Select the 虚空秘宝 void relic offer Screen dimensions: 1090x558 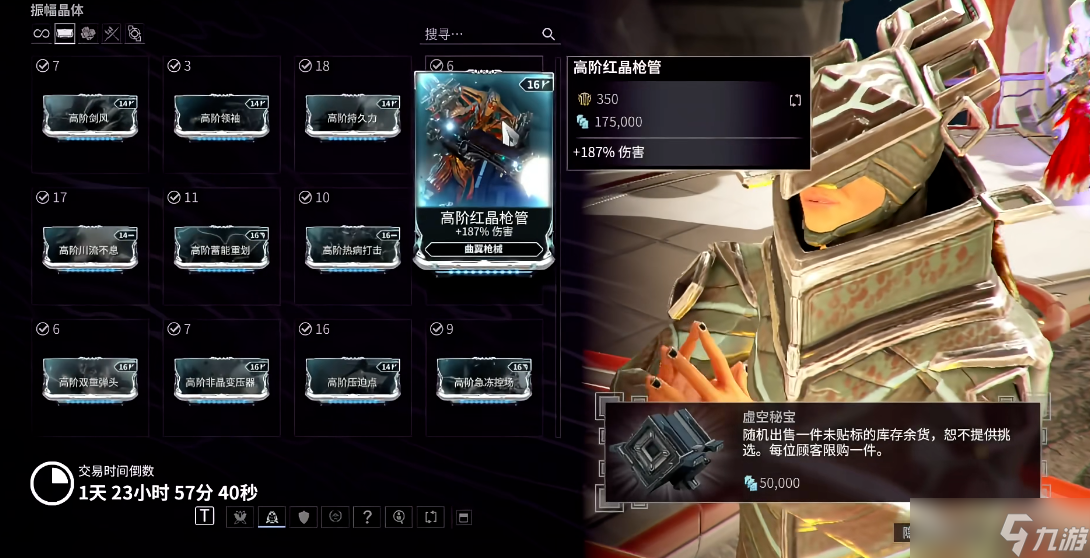click(x=820, y=451)
